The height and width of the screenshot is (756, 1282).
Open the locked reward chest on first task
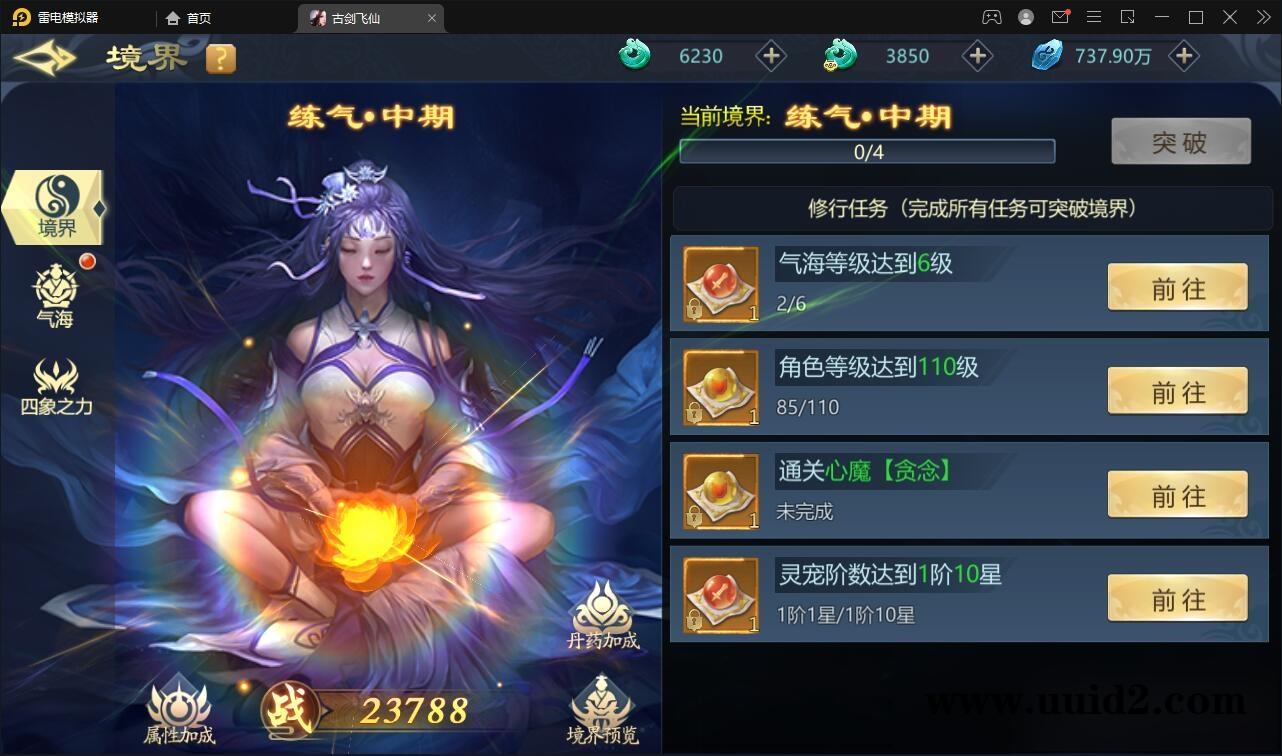[x=720, y=283]
